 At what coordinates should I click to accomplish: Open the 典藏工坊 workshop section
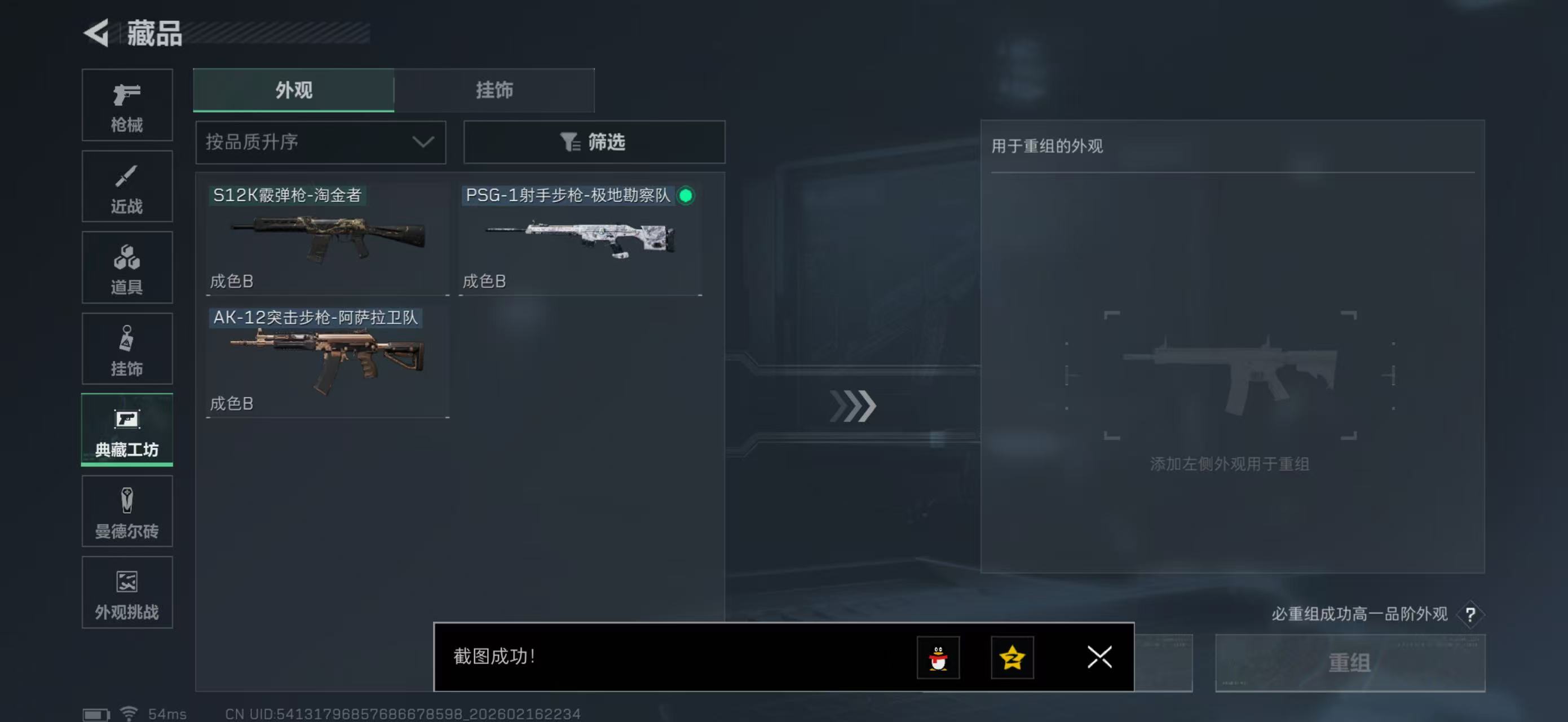(127, 430)
